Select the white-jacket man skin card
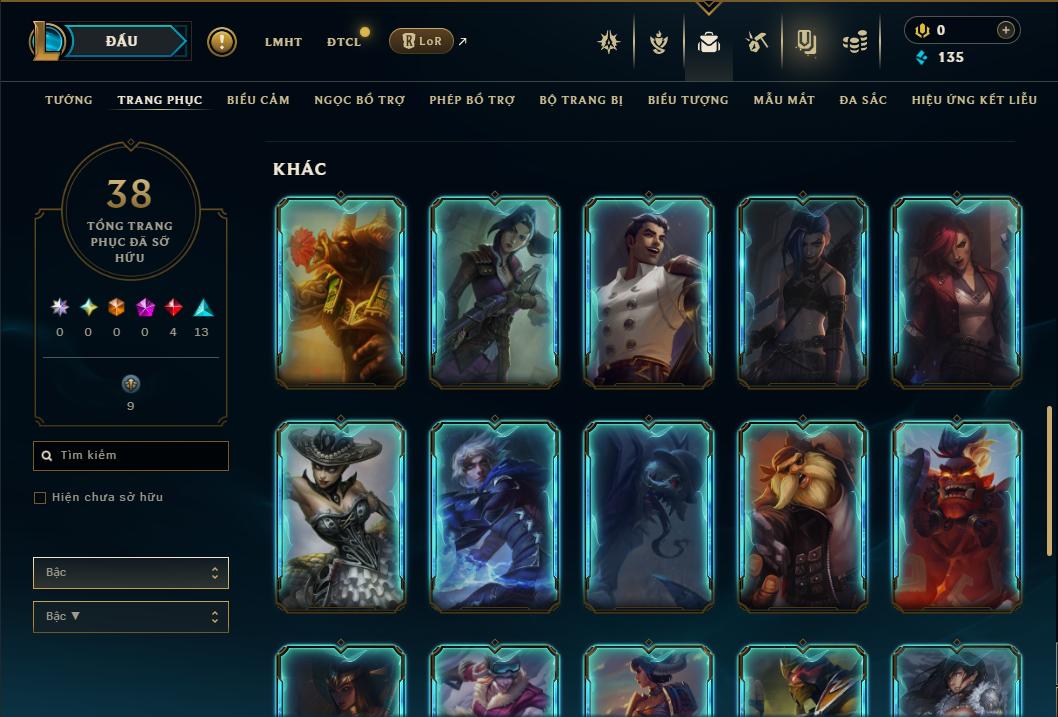The image size is (1058, 717). (x=649, y=292)
